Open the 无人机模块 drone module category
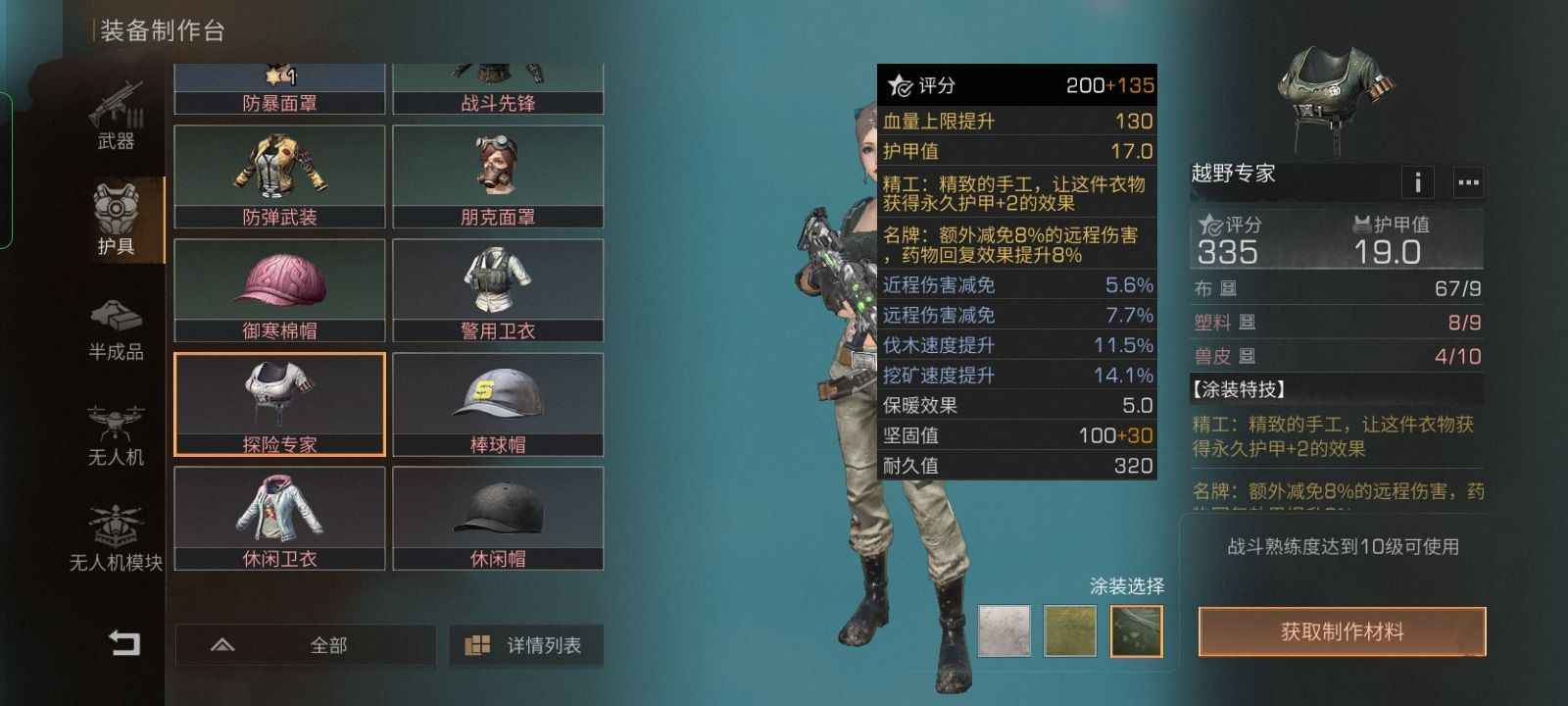 tap(116, 538)
